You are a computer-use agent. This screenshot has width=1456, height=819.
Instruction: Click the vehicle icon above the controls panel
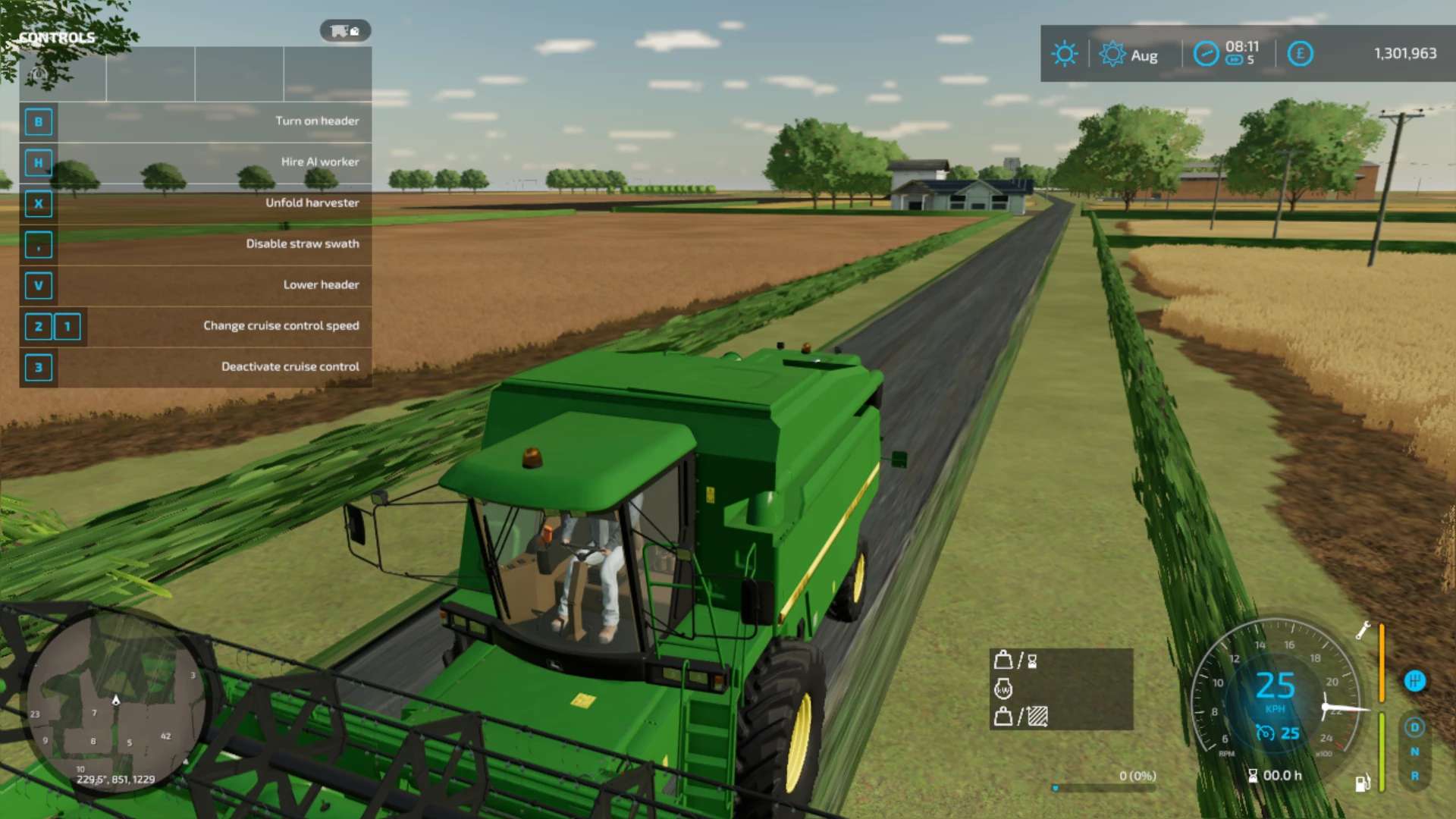pos(345,31)
